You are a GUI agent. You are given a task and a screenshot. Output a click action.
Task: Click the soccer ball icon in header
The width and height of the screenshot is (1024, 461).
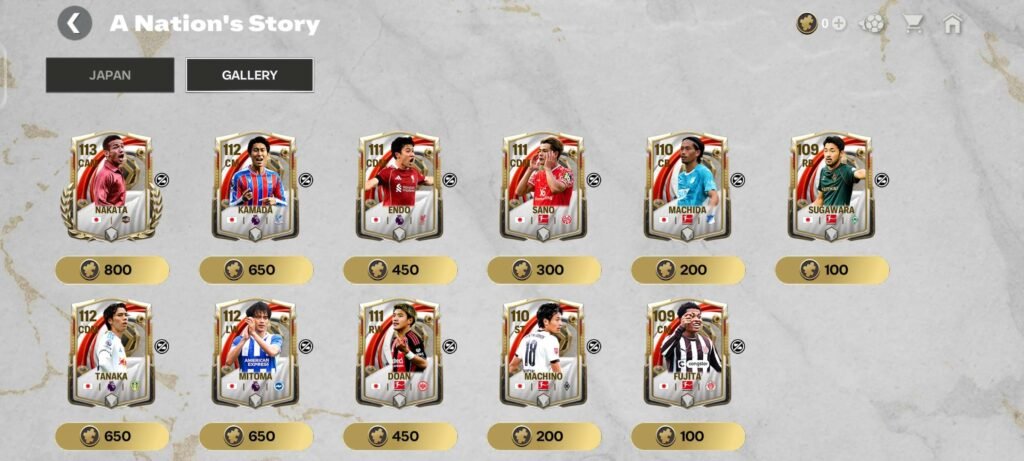(873, 23)
